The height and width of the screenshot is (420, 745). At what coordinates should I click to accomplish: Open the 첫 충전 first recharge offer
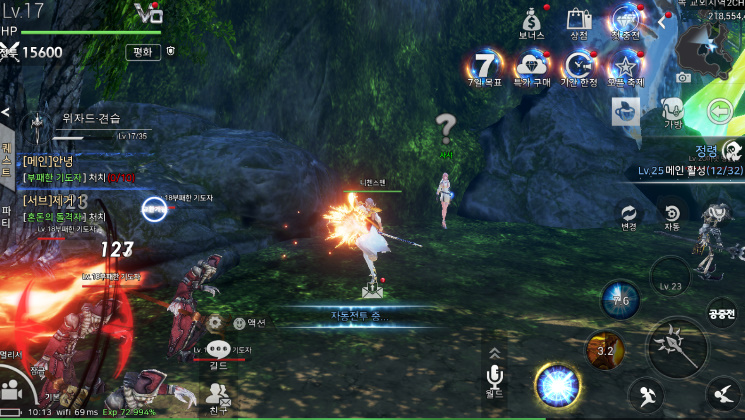(627, 20)
